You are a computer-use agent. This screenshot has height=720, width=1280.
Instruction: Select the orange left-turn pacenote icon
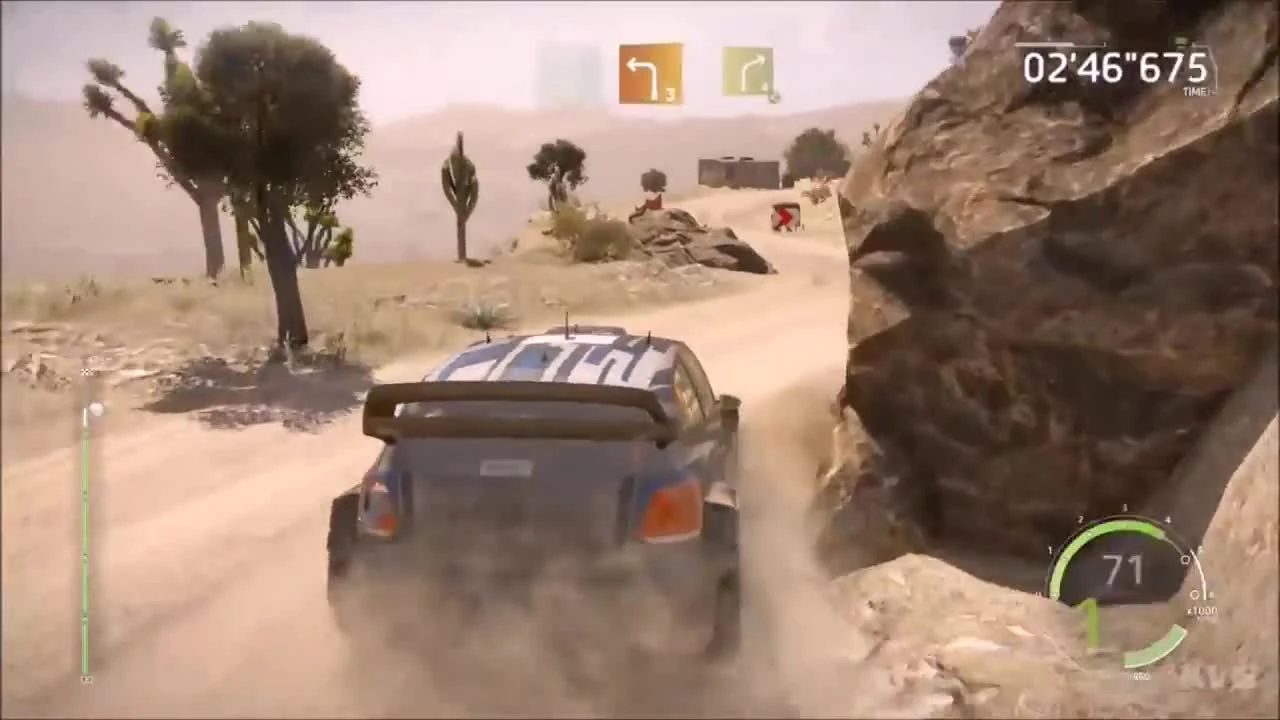coord(650,70)
